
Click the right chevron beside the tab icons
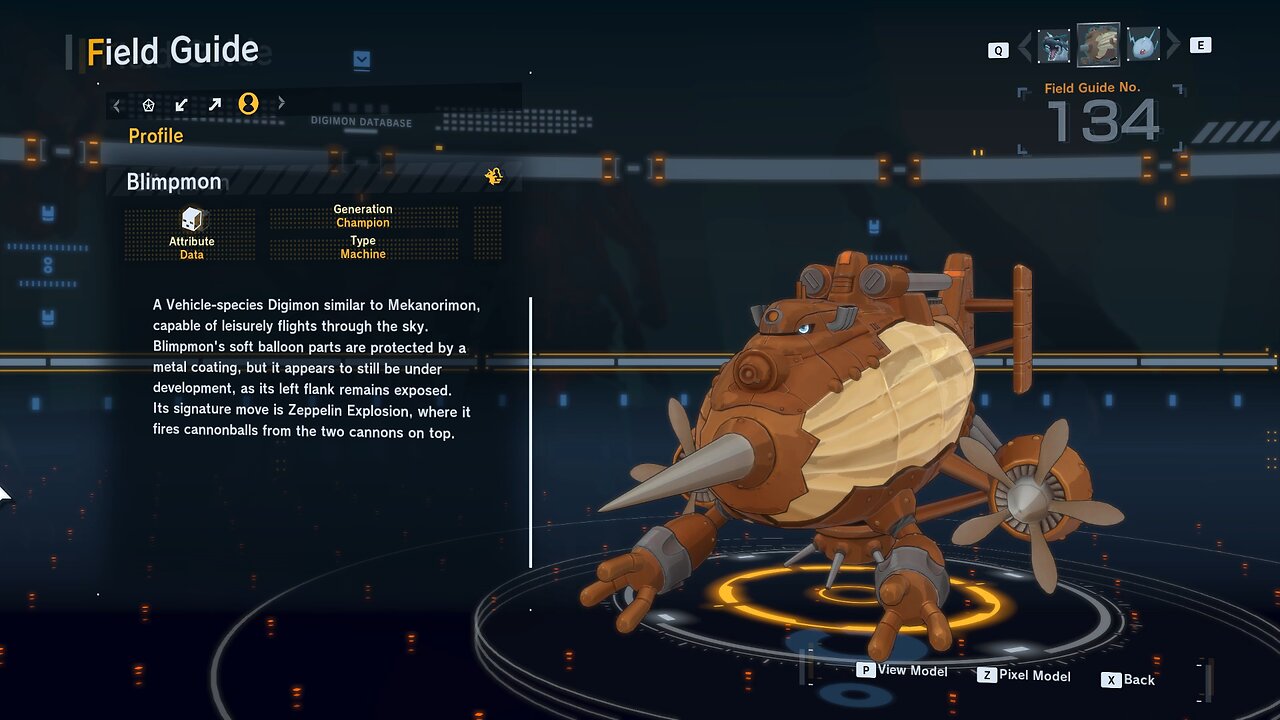pyautogui.click(x=281, y=103)
